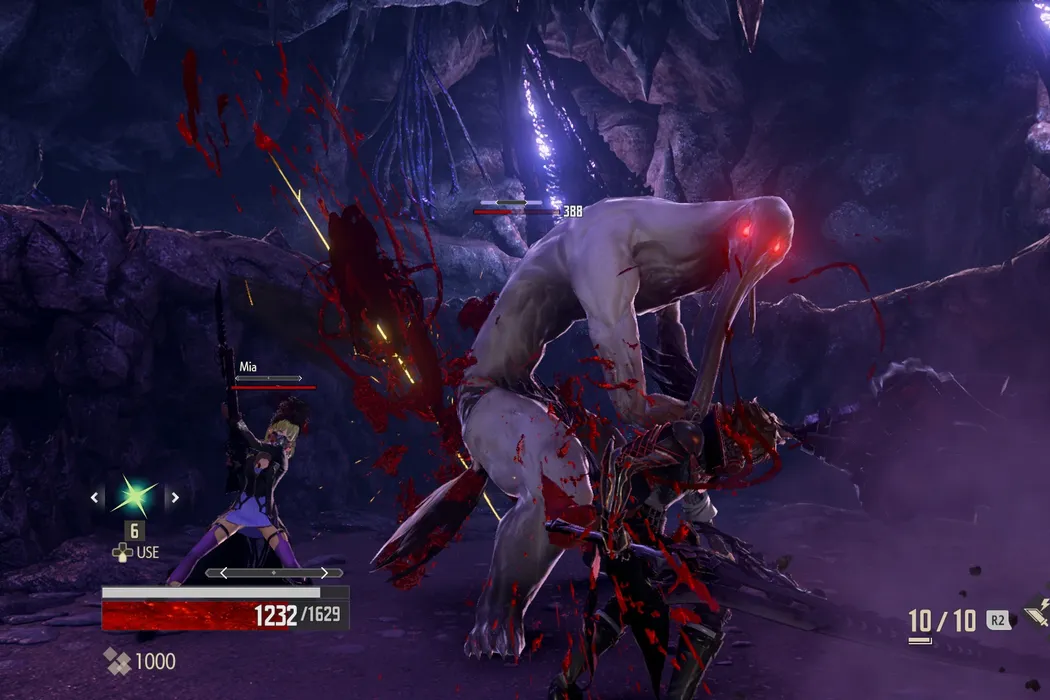Select the green starburst quick item
The image size is (1050, 700).
click(x=135, y=497)
